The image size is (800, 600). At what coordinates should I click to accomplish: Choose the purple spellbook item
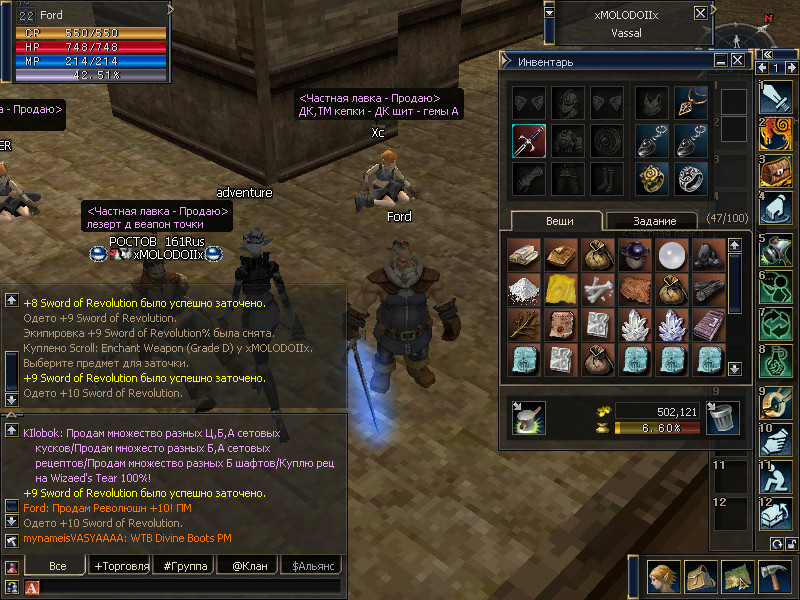pos(708,326)
